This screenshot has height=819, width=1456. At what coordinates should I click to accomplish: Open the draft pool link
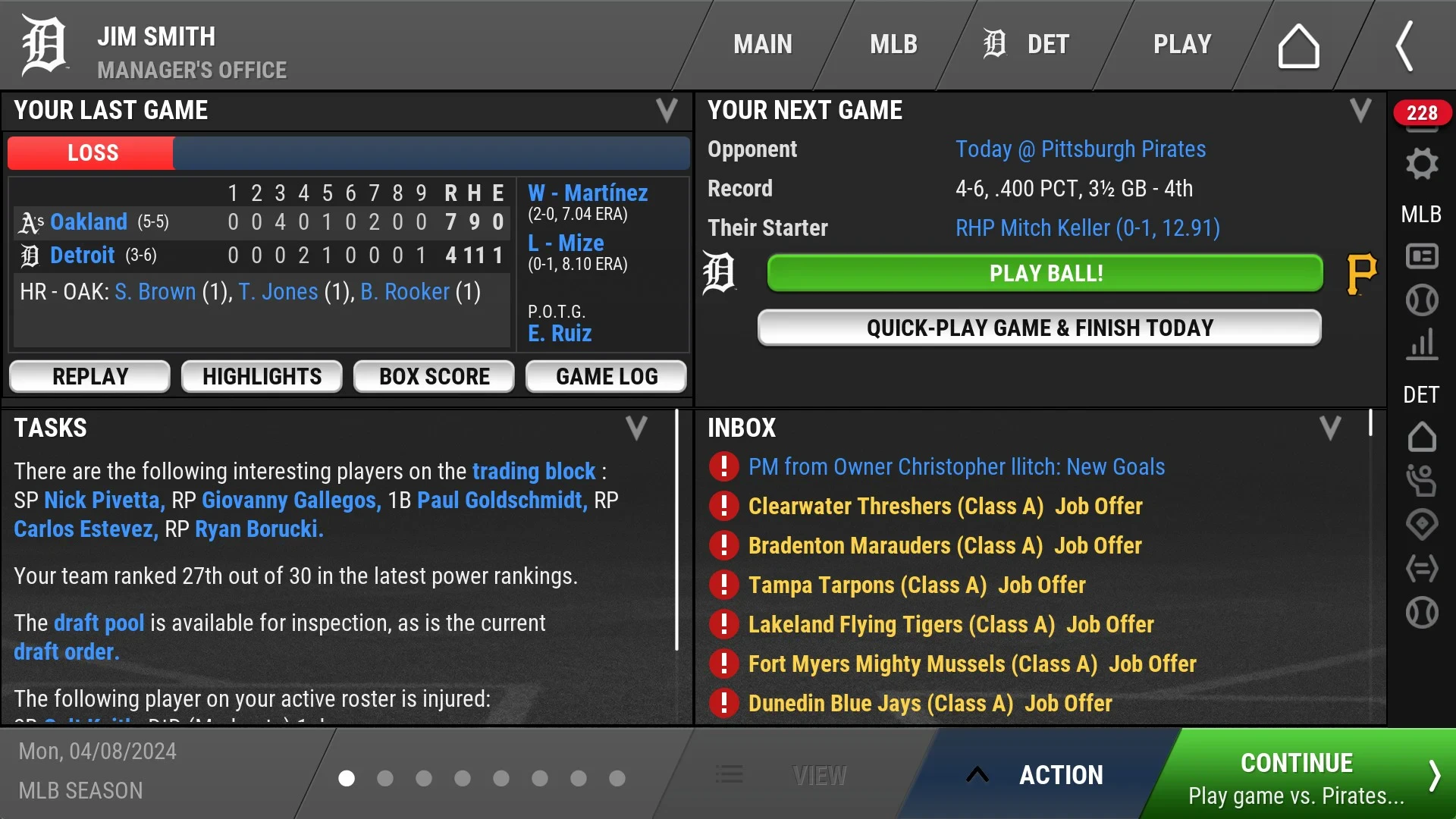tap(99, 623)
